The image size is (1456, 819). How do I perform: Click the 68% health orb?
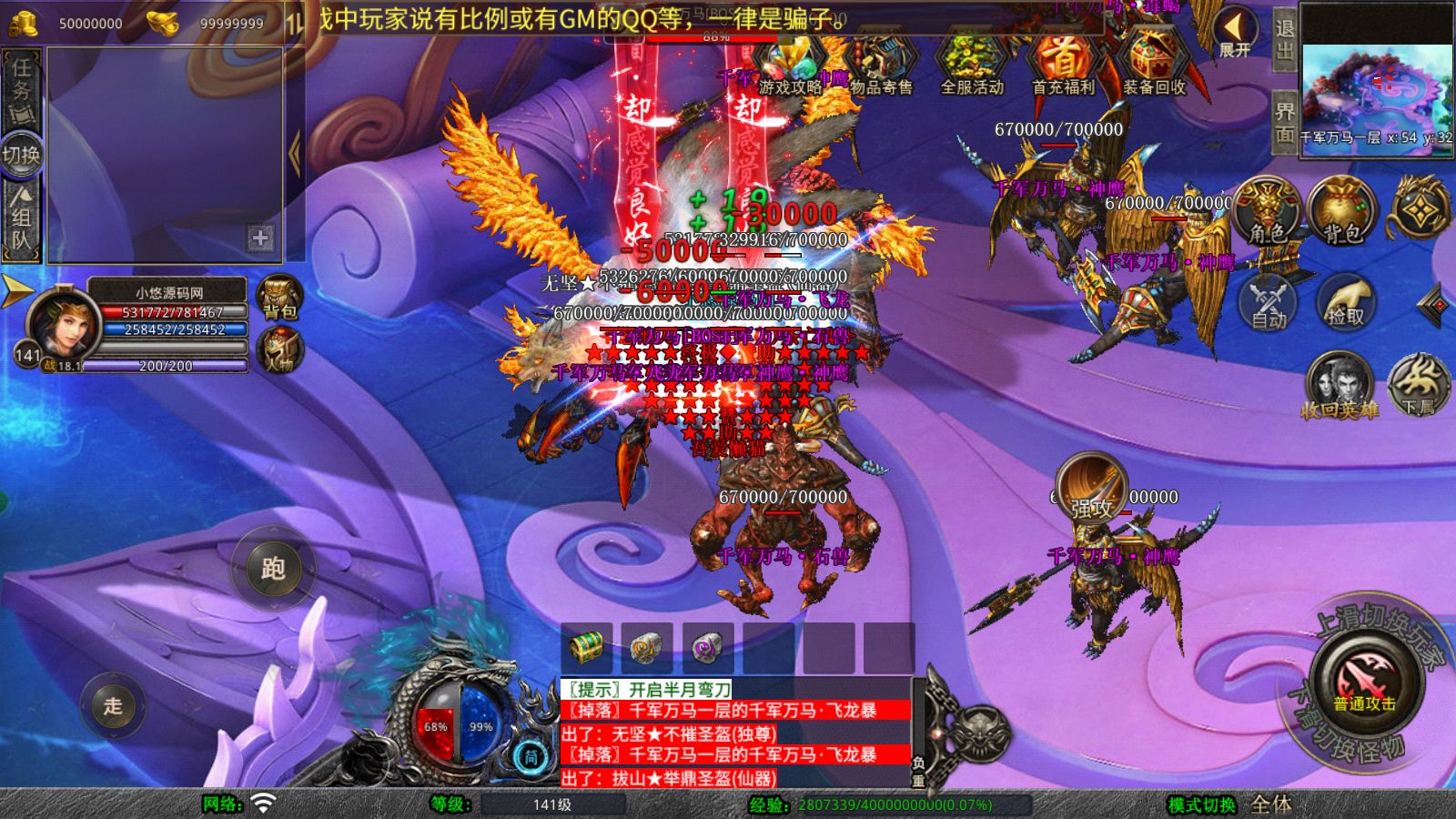(435, 728)
